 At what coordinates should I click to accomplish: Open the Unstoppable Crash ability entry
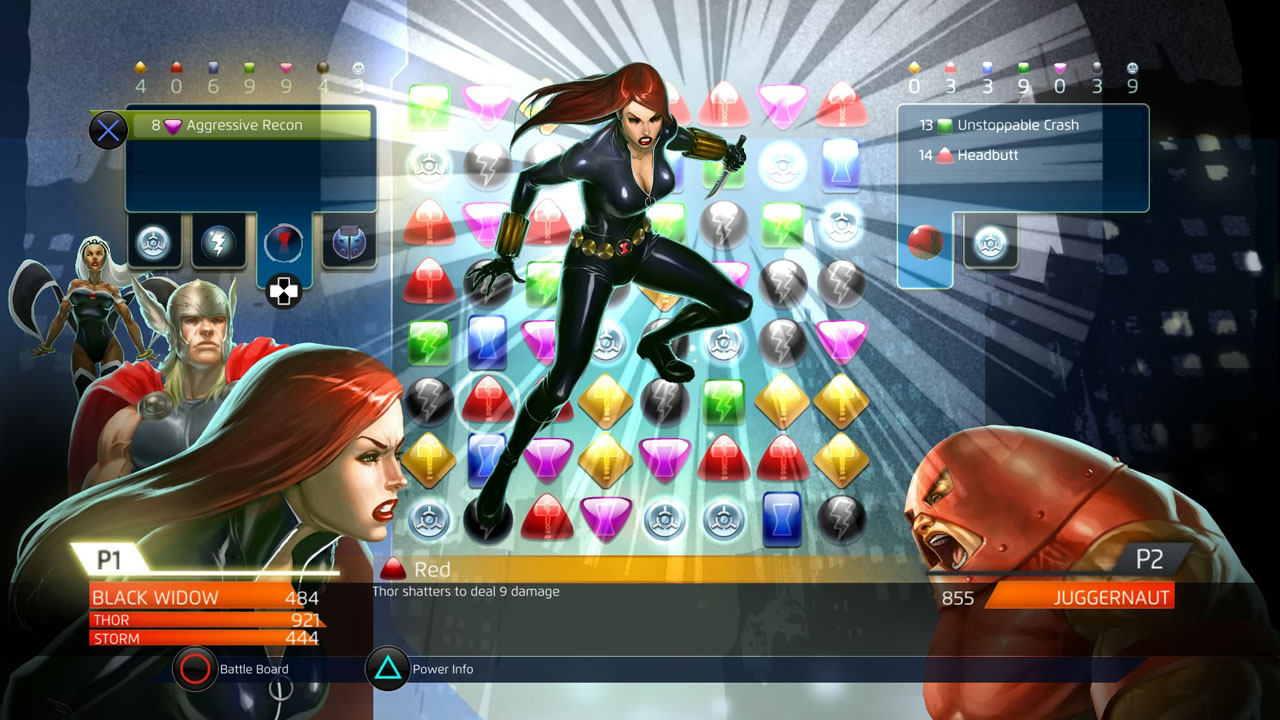pyautogui.click(x=1016, y=125)
